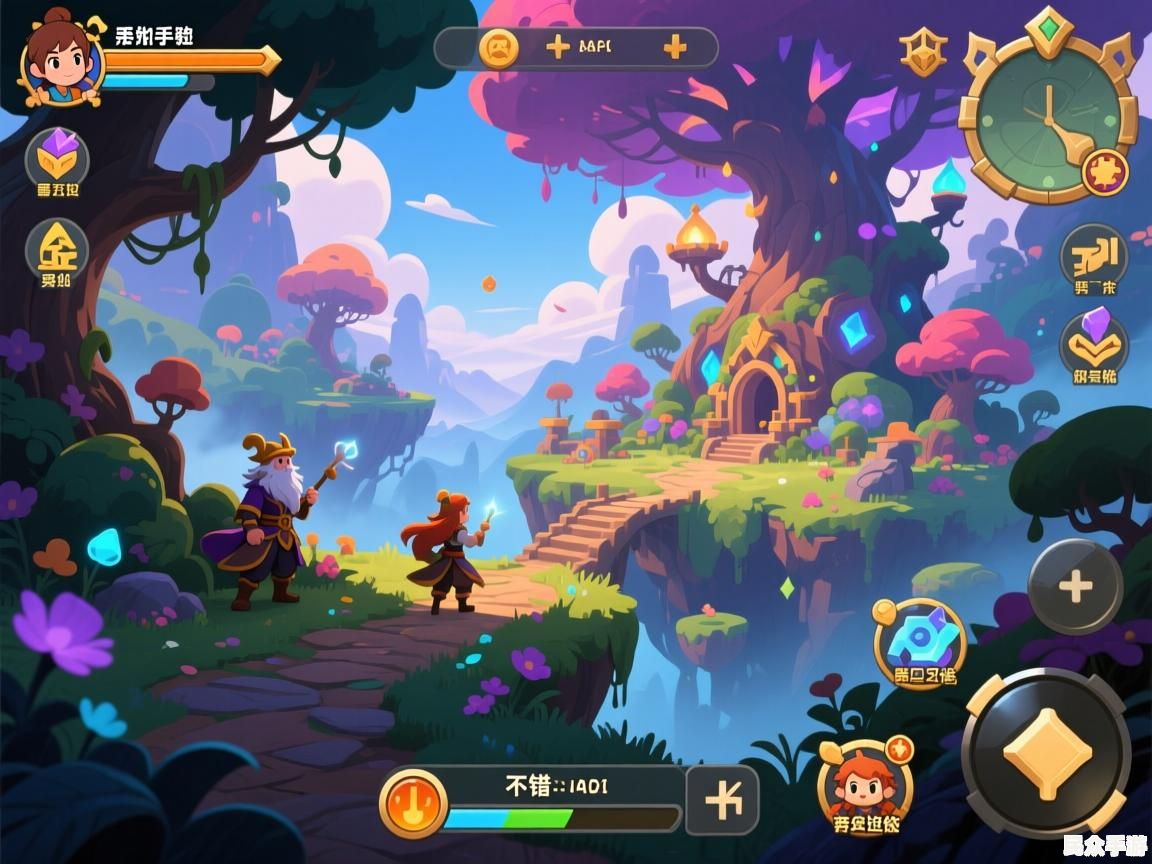Select the green gem atop the compass
This screenshot has width=1152, height=864.
(1048, 25)
